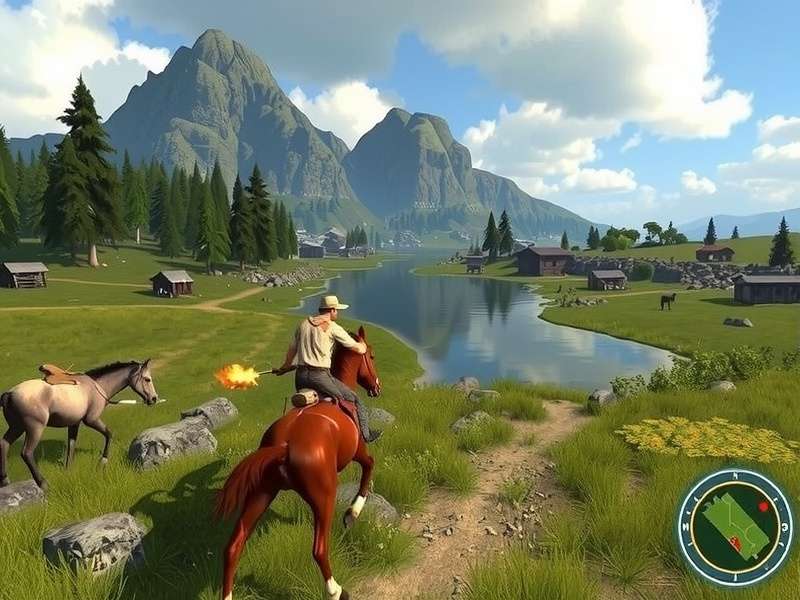
Task: Click the red dot marker on the minimap
Action: 763,506
